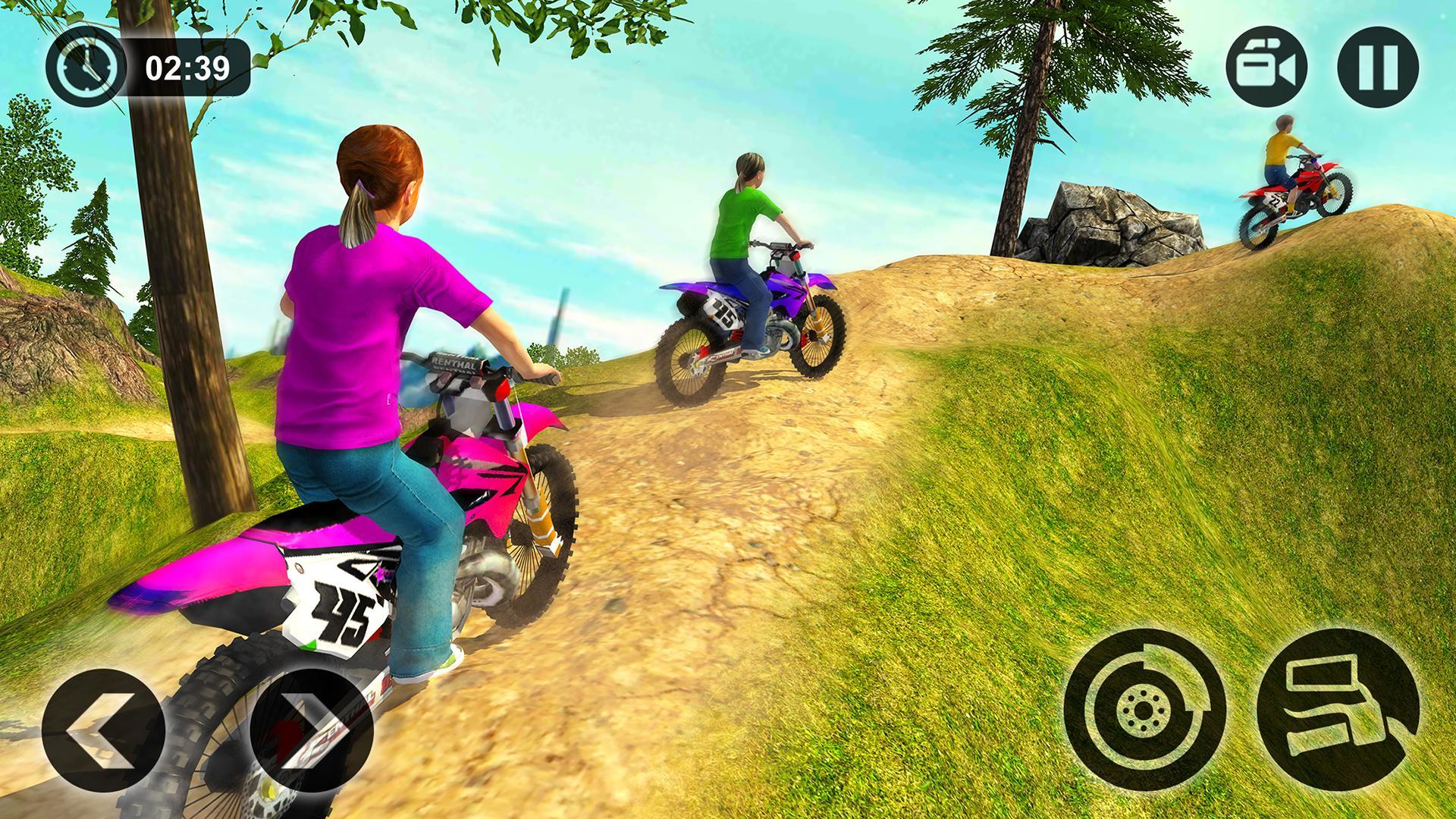Click the stopwatch icon next to the timer
Viewport: 1456px width, 819px height.
click(x=89, y=68)
